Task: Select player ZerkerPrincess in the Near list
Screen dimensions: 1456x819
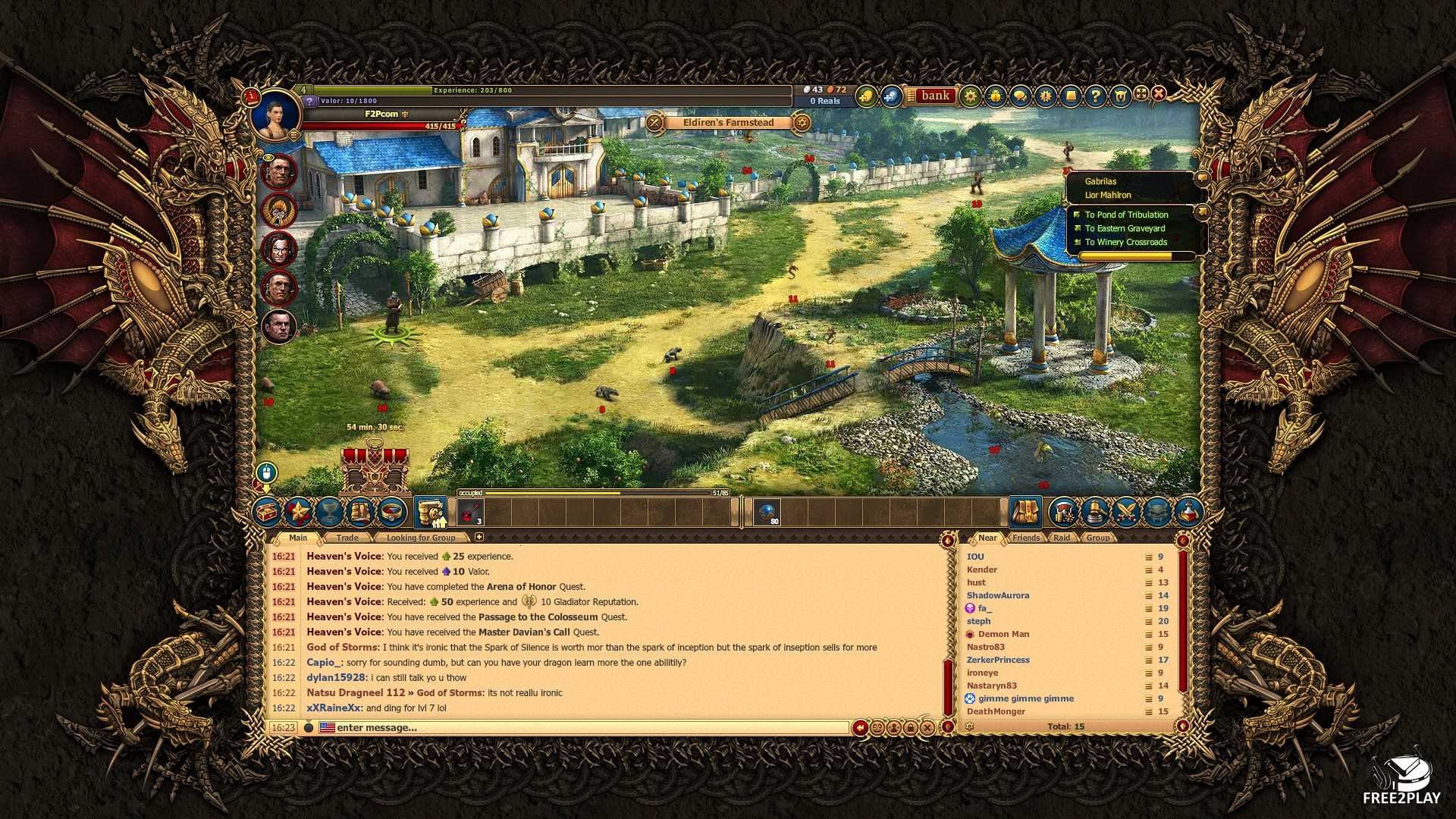Action: [998, 660]
